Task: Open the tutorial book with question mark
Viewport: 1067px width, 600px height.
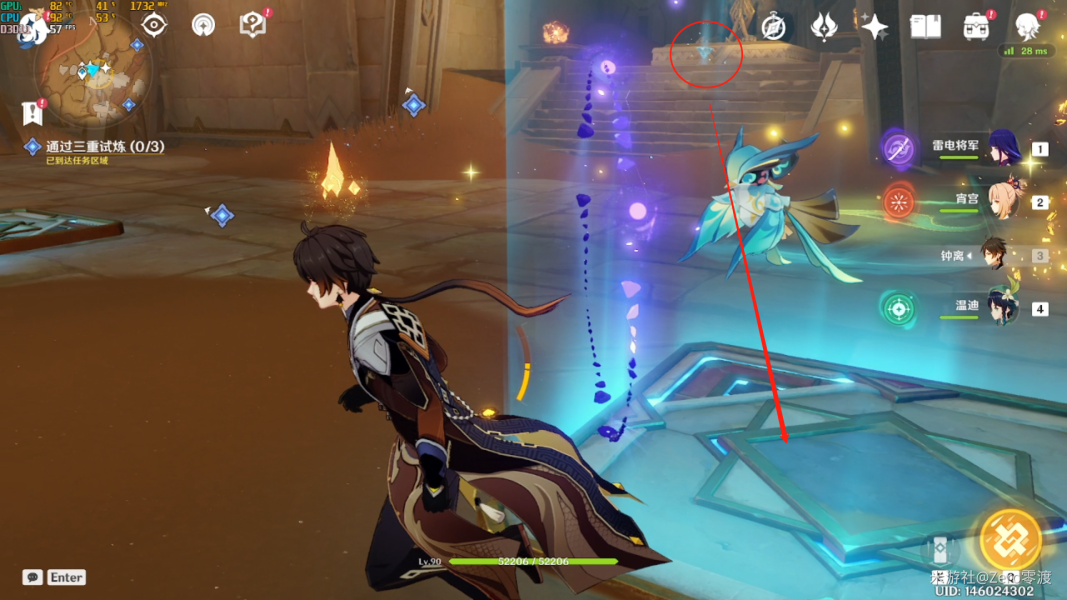Action: pos(253,25)
